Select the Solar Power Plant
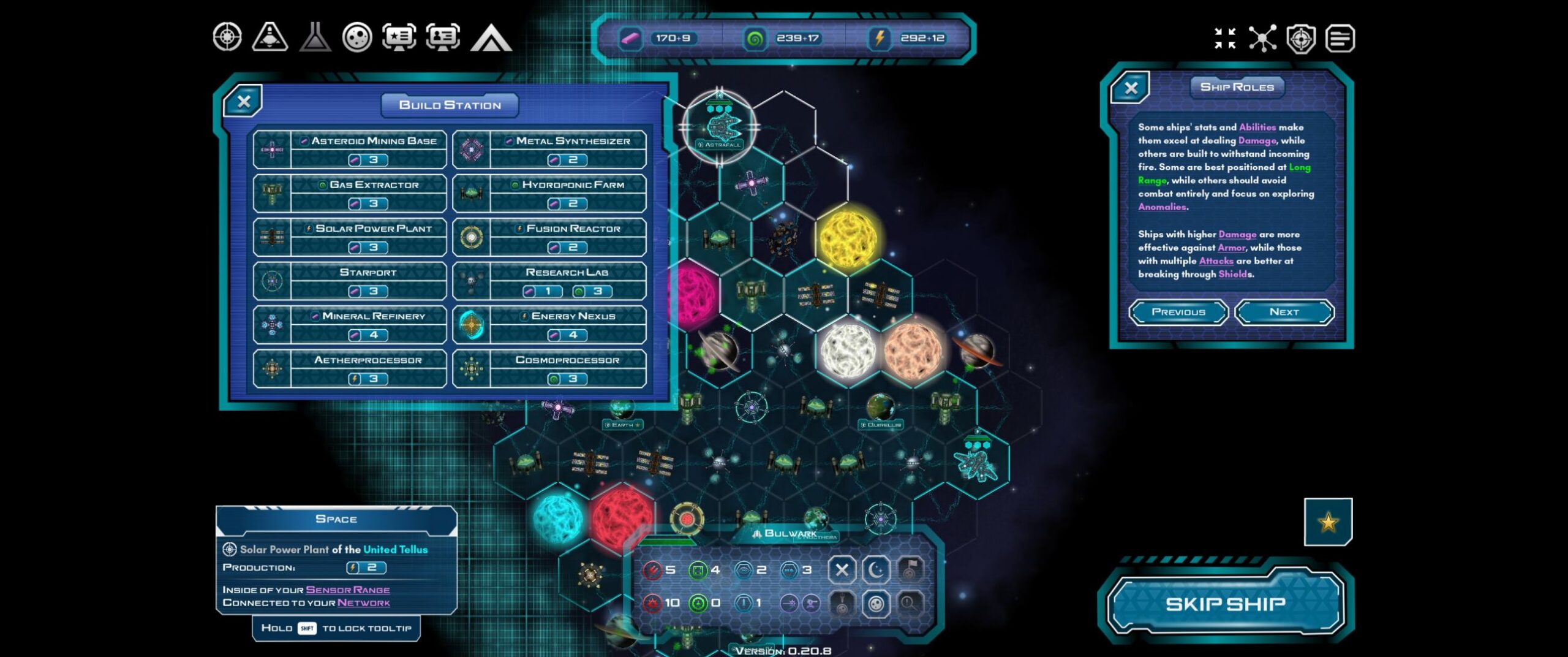 350,237
